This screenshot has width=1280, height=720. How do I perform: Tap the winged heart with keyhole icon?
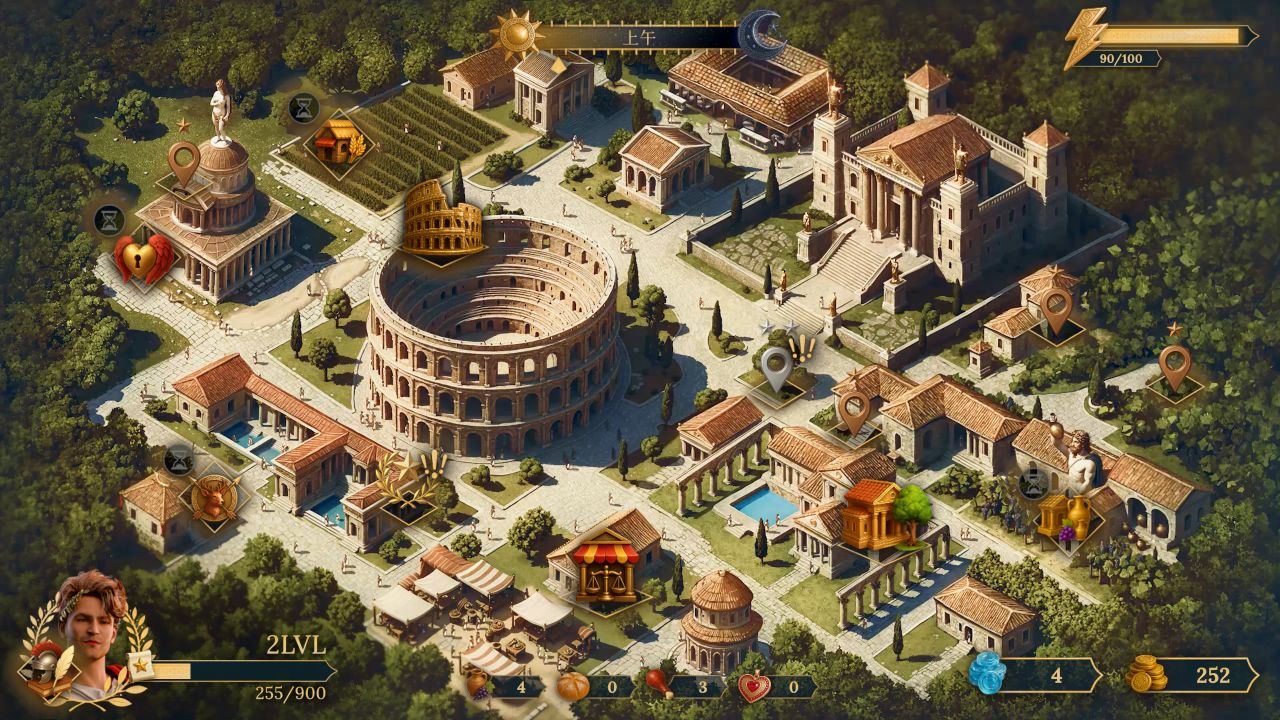[x=141, y=260]
